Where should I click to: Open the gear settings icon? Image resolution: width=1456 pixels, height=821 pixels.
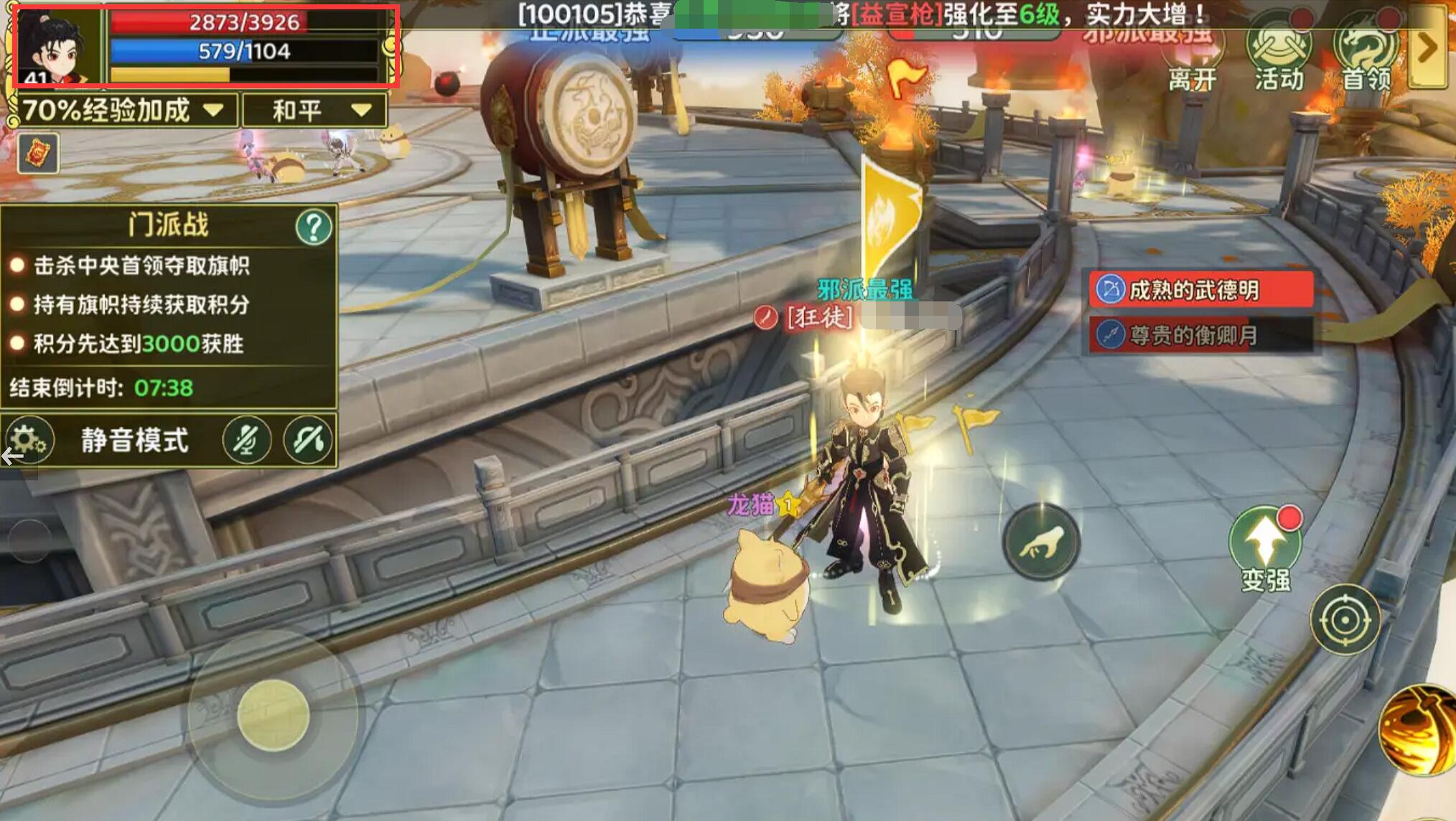coord(28,439)
